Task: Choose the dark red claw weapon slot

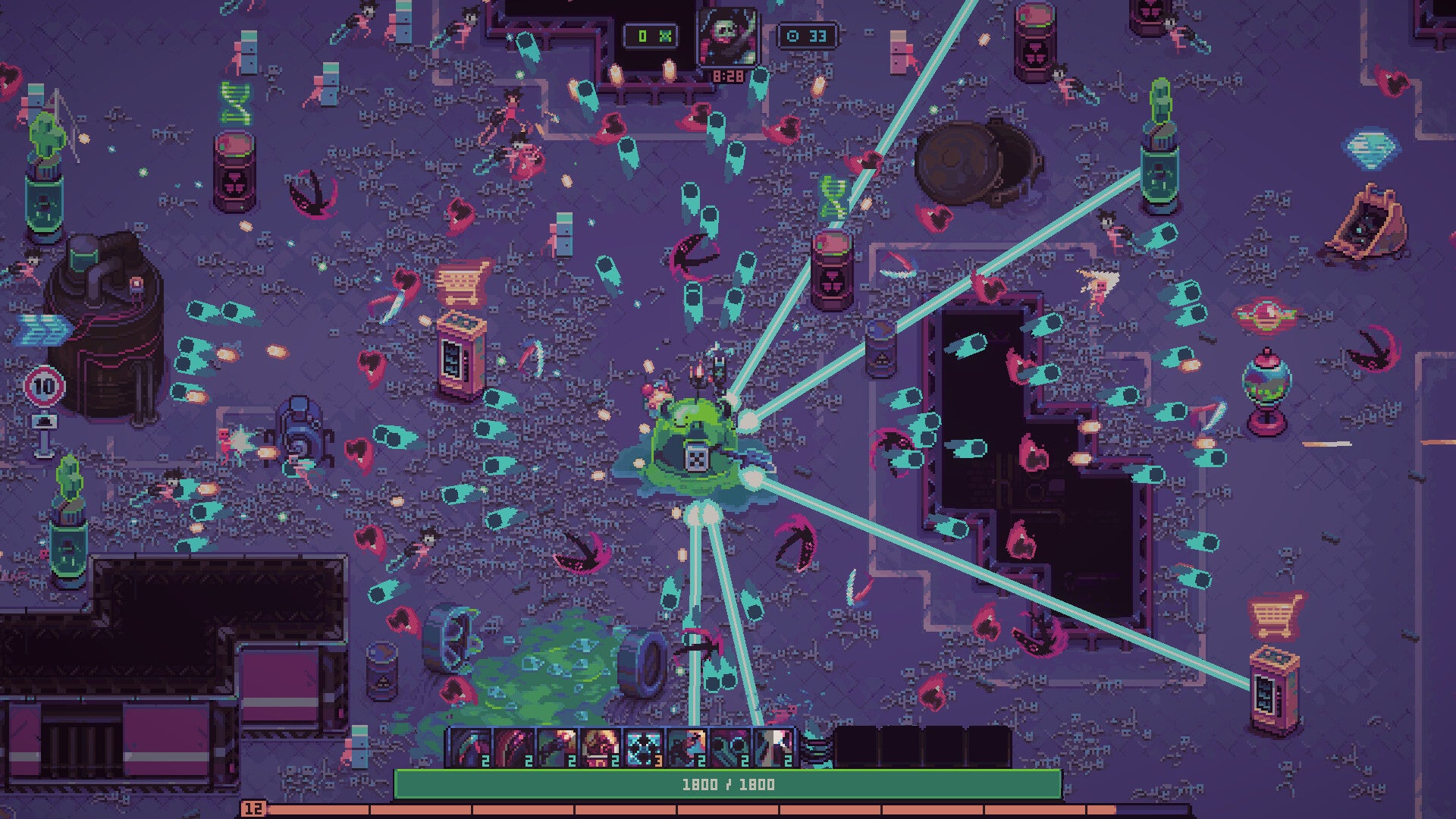Action: (513, 747)
